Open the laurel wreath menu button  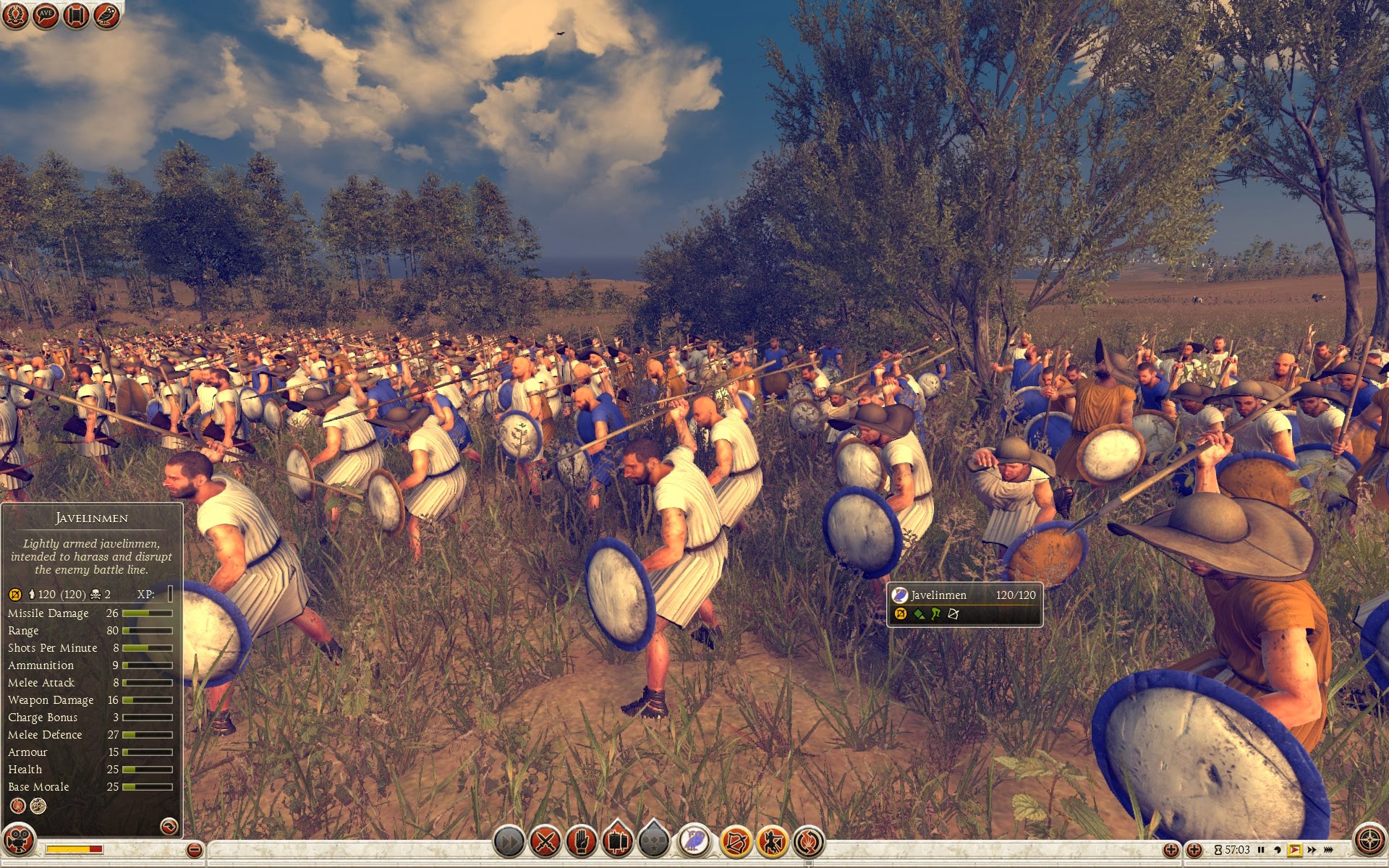click(15, 15)
